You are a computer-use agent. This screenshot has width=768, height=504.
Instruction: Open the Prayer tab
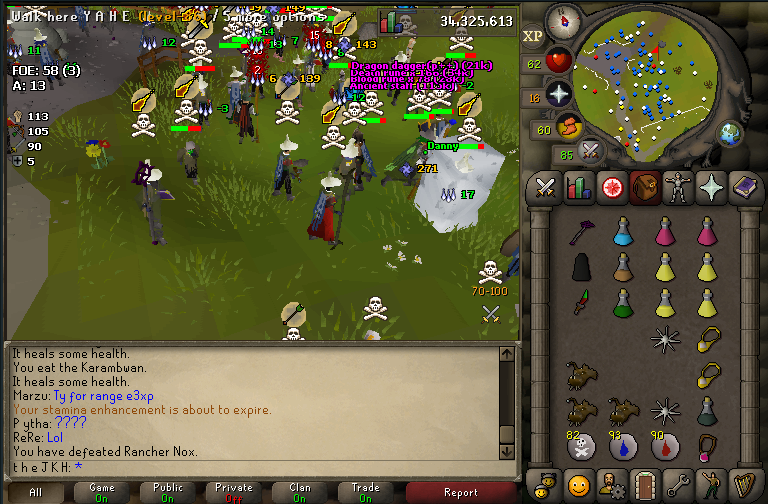click(711, 187)
